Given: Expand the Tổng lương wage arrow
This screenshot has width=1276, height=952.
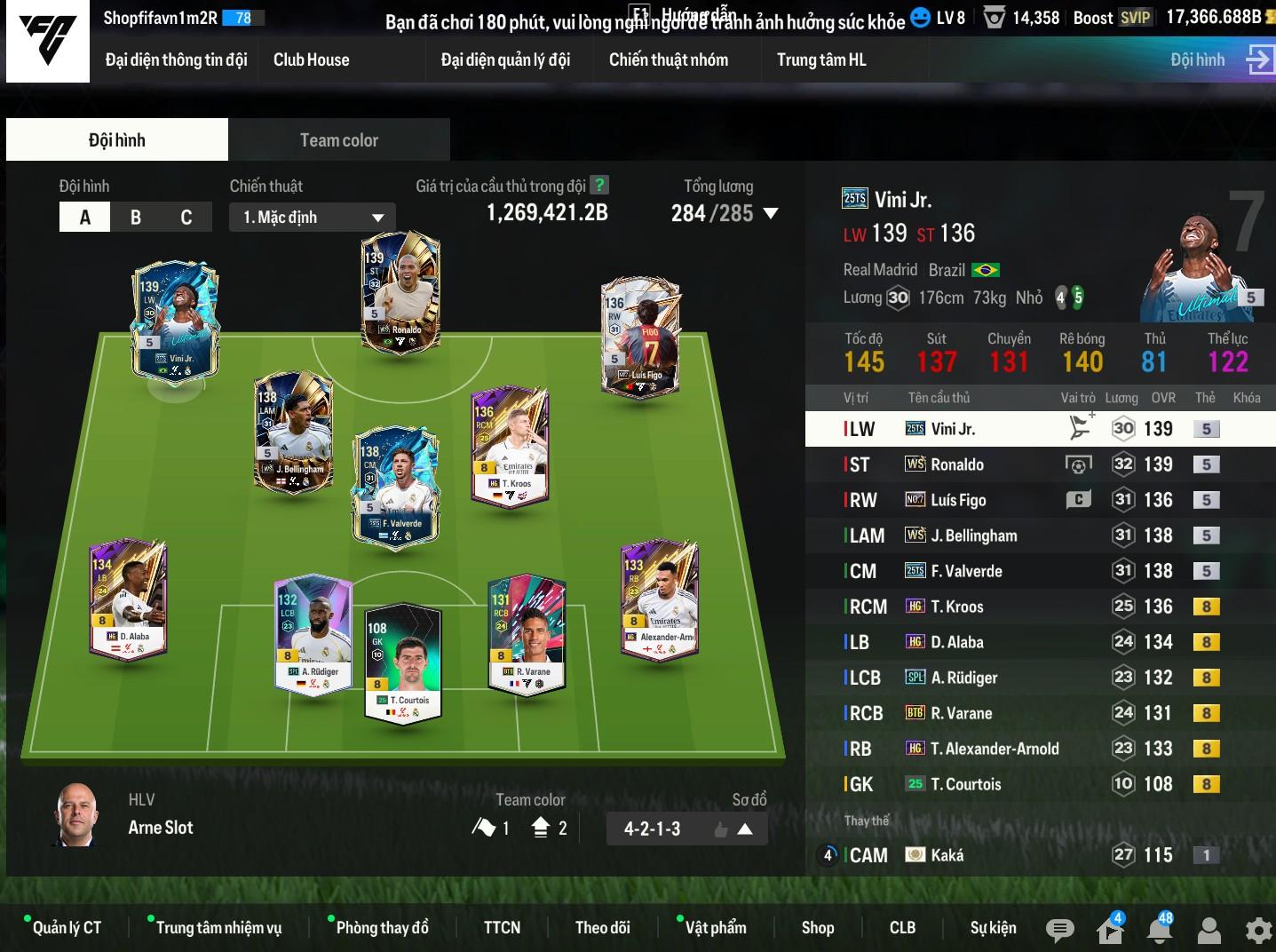Looking at the screenshot, I should [771, 214].
